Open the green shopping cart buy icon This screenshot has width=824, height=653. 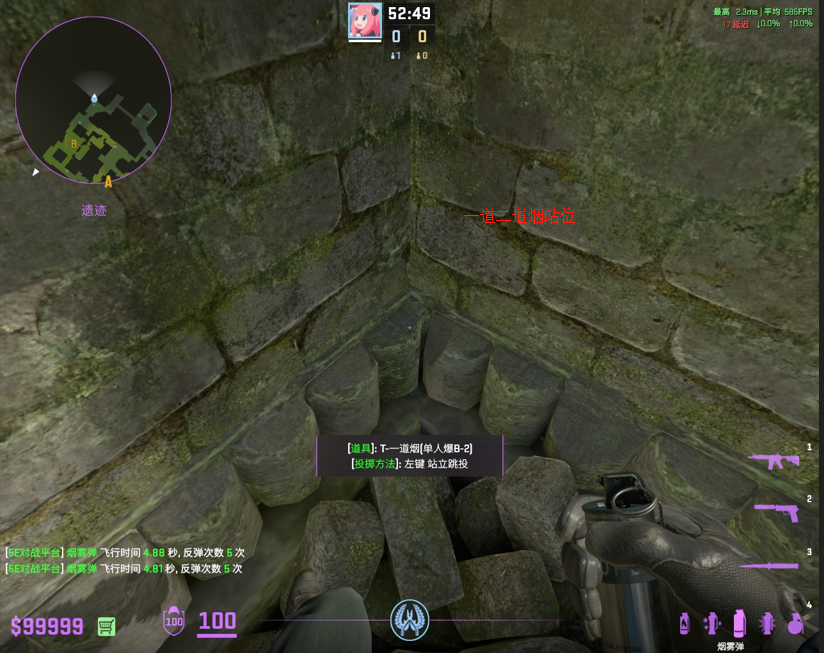click(x=106, y=626)
